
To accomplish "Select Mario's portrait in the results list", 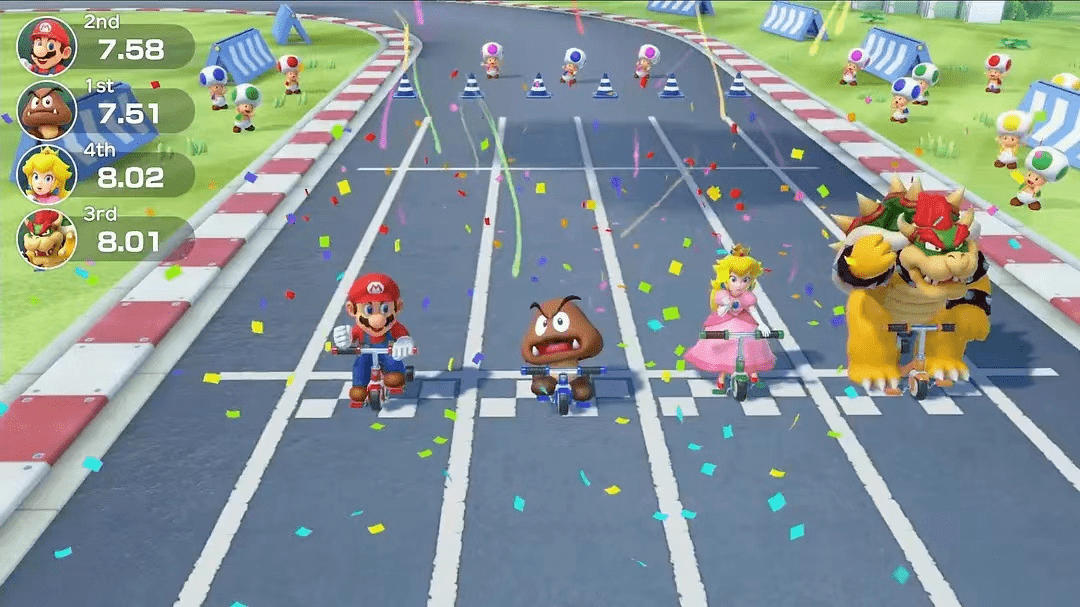I will pos(46,46).
